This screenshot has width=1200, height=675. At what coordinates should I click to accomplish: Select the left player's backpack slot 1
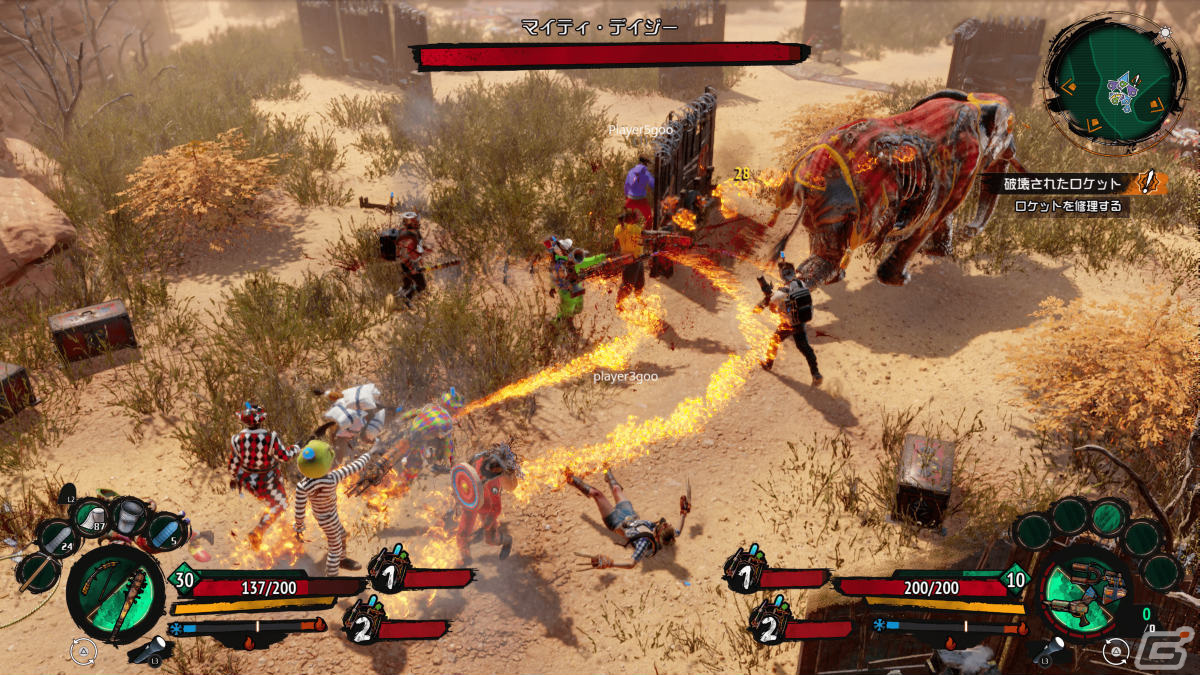(x=392, y=570)
